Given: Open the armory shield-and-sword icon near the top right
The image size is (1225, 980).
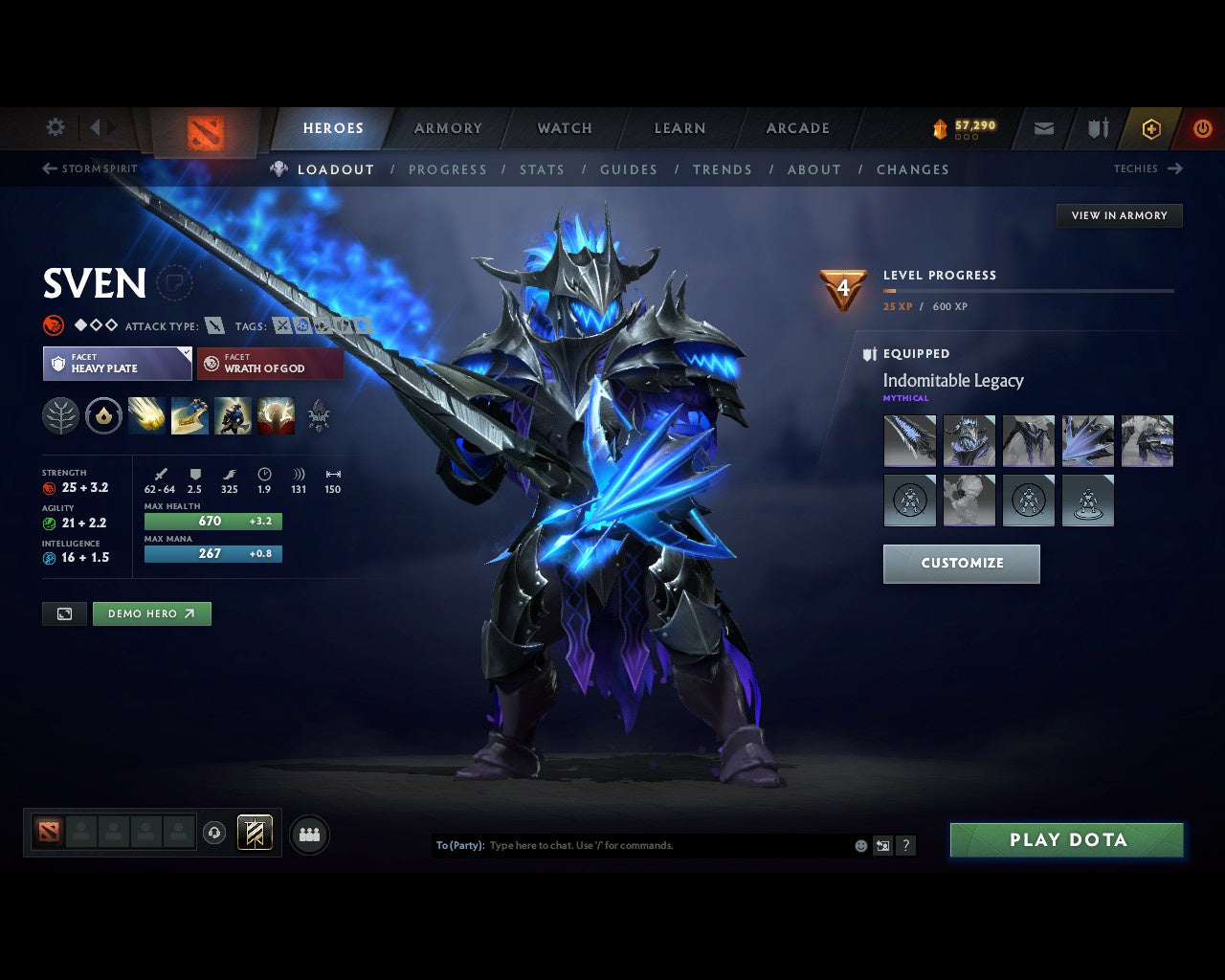Looking at the screenshot, I should tap(1097, 127).
